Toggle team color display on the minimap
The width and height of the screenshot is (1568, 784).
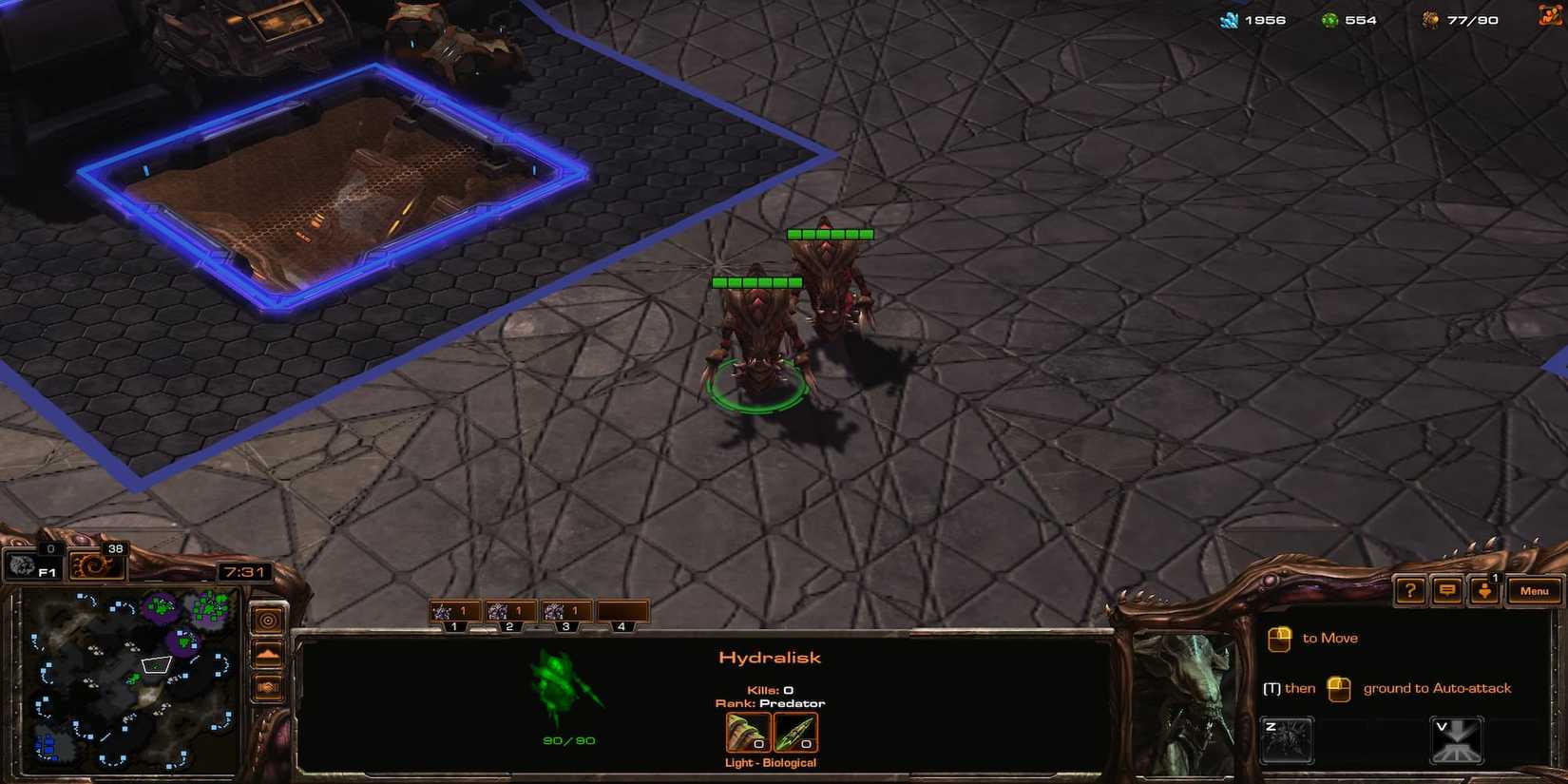point(267,686)
